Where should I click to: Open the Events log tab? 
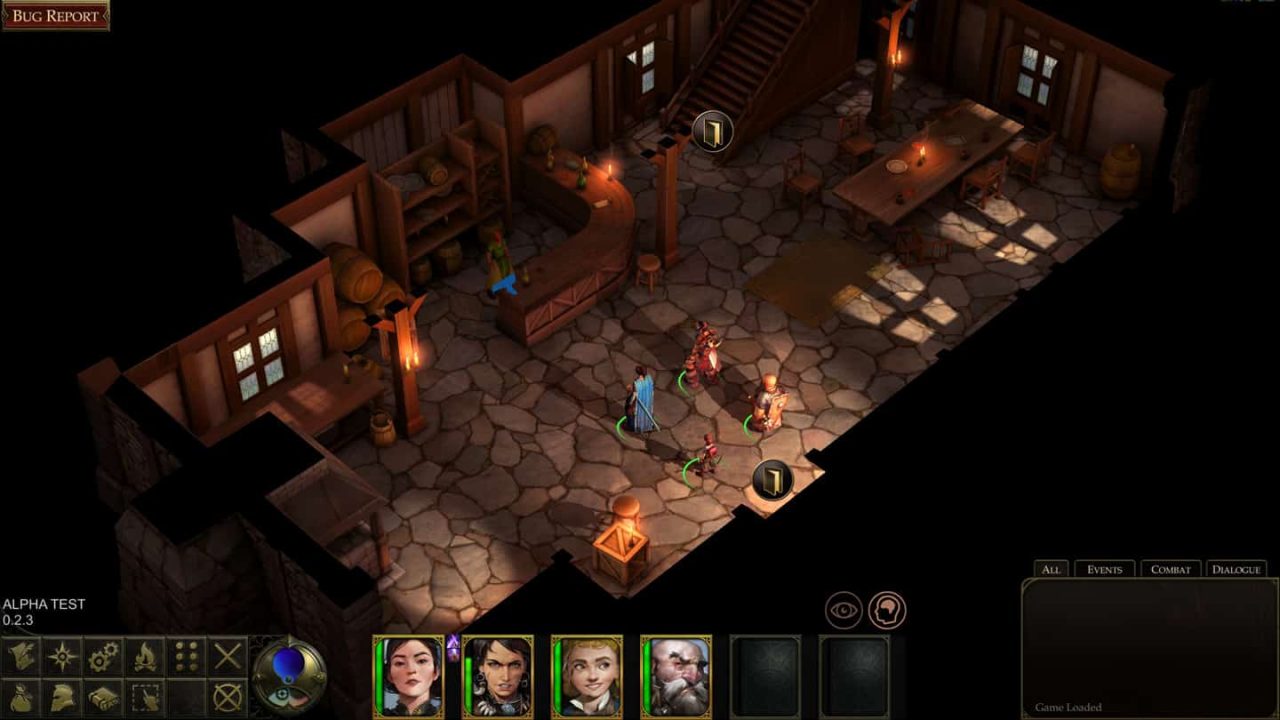point(1105,568)
